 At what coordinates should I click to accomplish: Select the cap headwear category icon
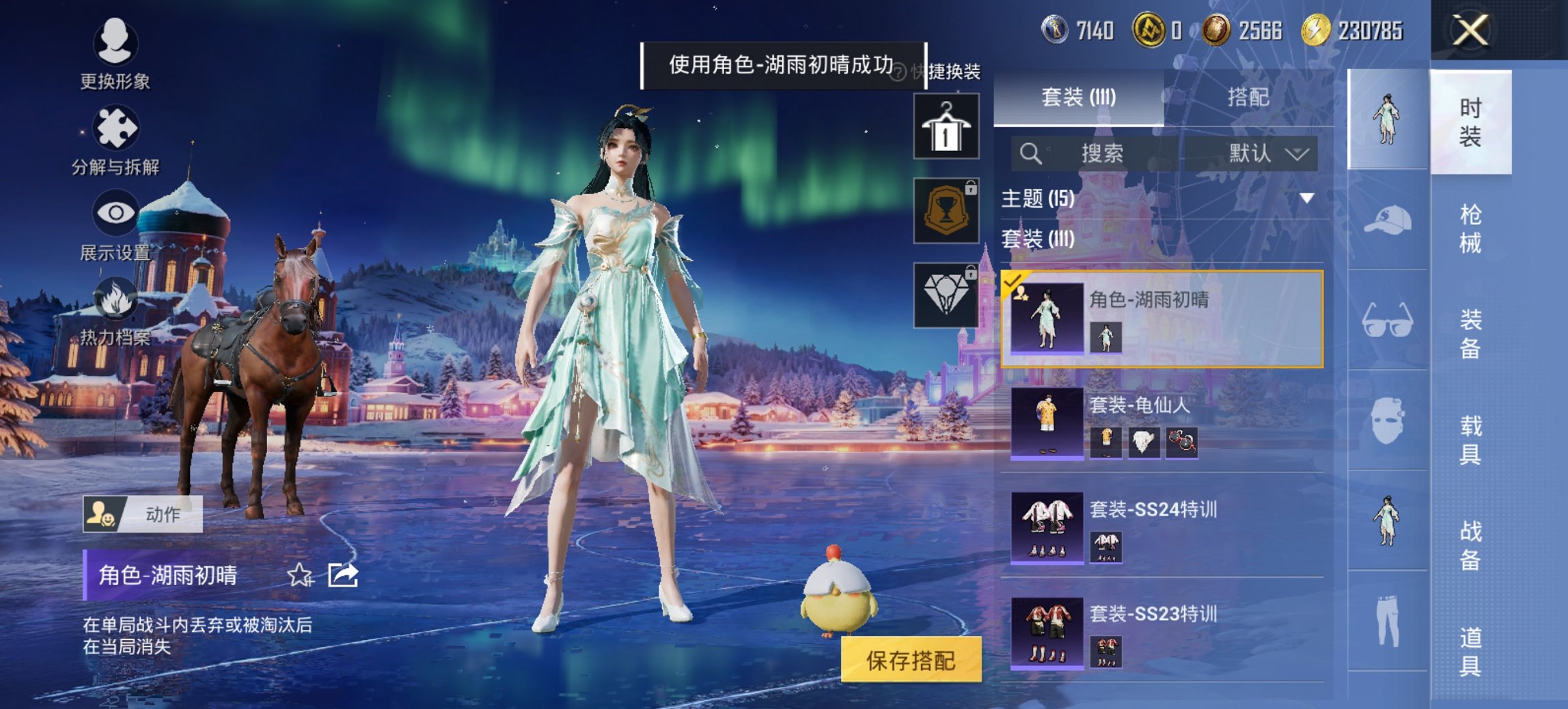(x=1387, y=220)
